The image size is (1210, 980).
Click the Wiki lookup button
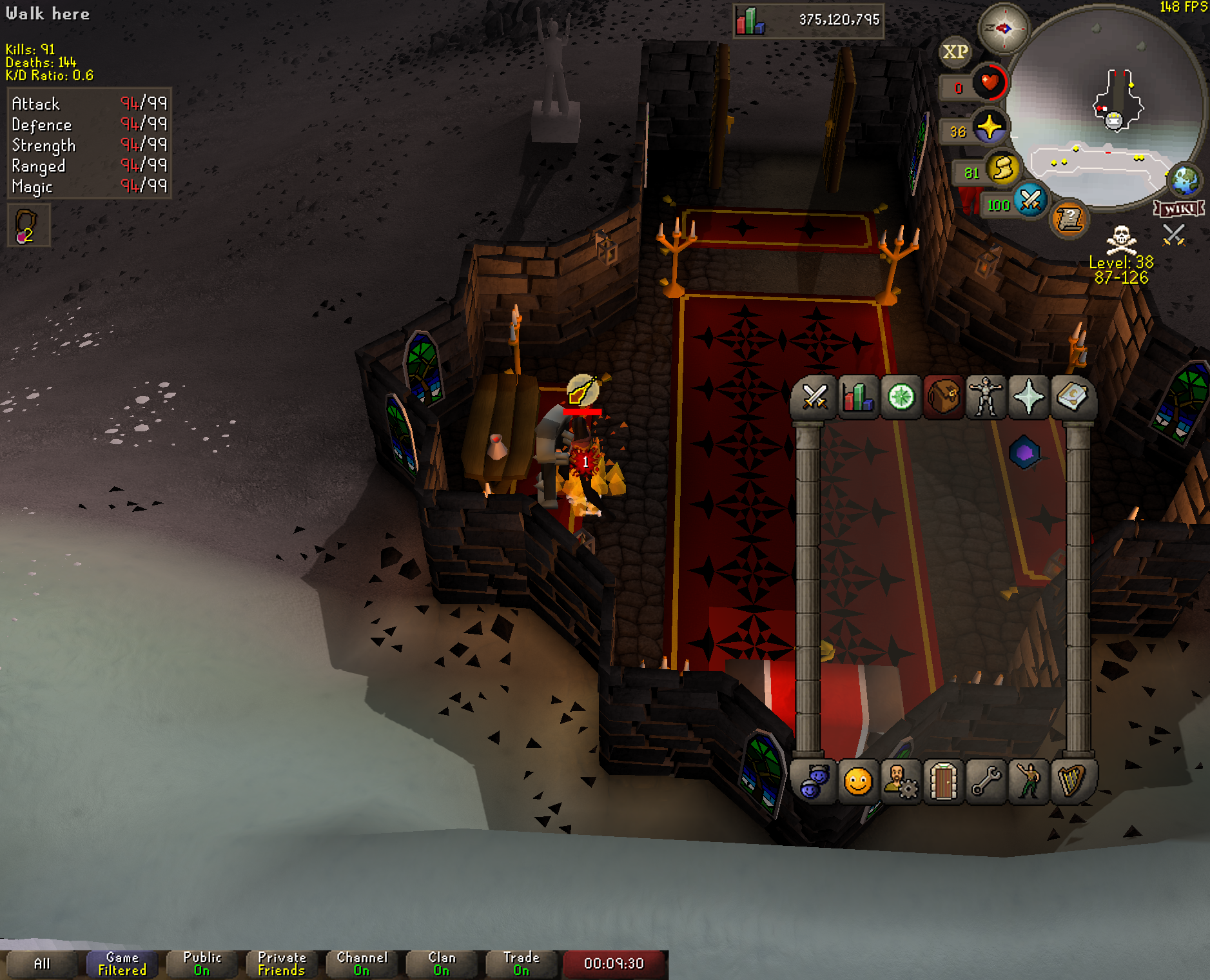[x=1179, y=209]
